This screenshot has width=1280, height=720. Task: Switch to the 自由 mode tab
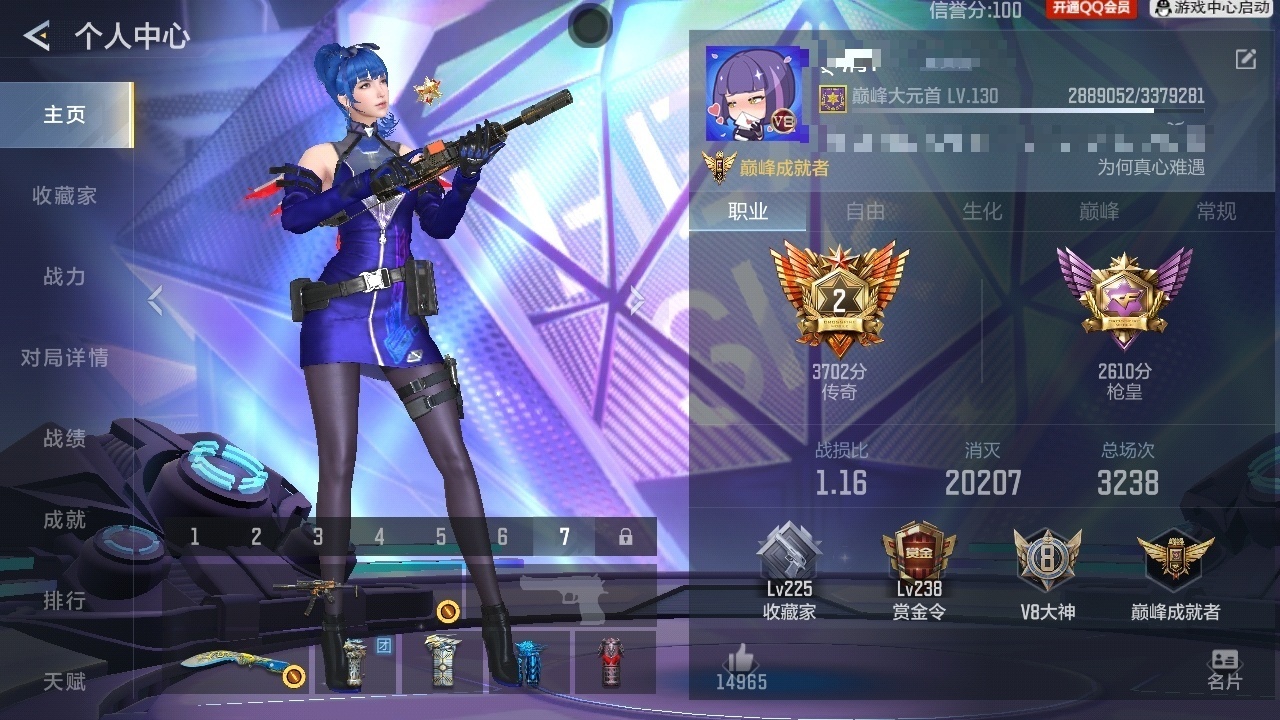click(865, 212)
